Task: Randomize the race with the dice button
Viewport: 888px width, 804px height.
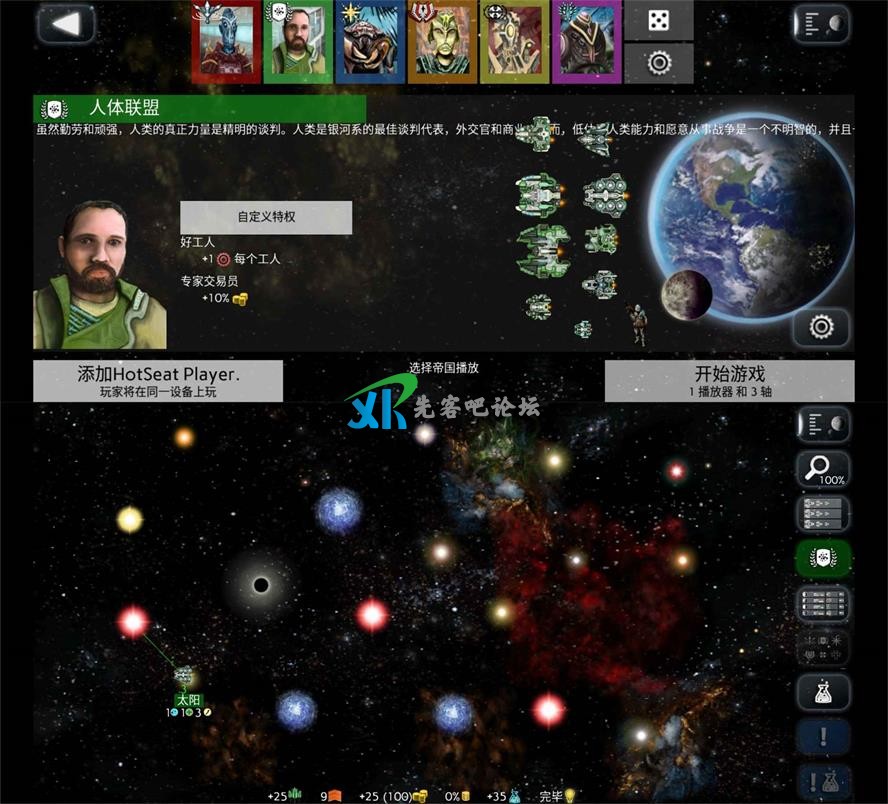Action: [x=658, y=21]
